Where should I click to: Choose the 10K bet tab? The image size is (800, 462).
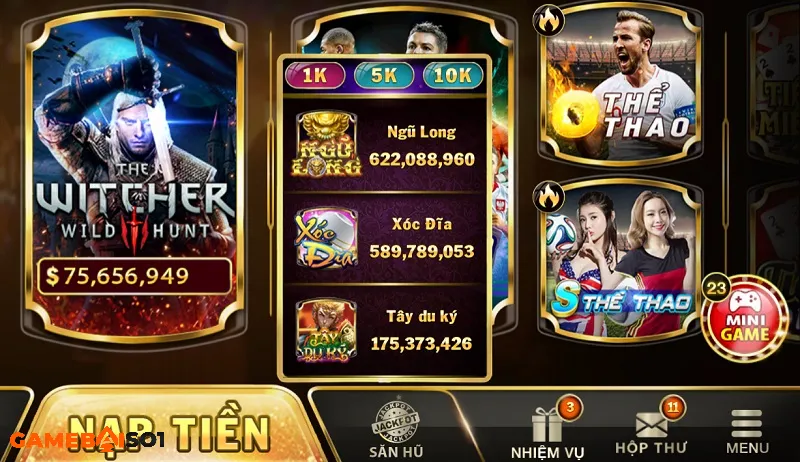pos(452,75)
